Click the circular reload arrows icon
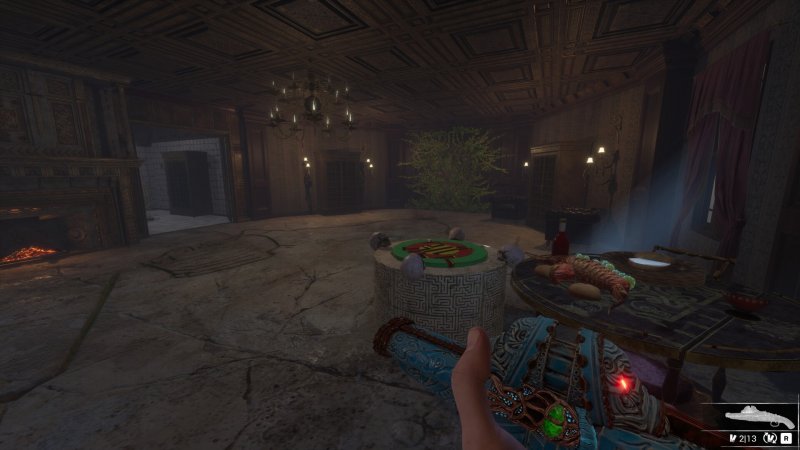 click(x=771, y=437)
